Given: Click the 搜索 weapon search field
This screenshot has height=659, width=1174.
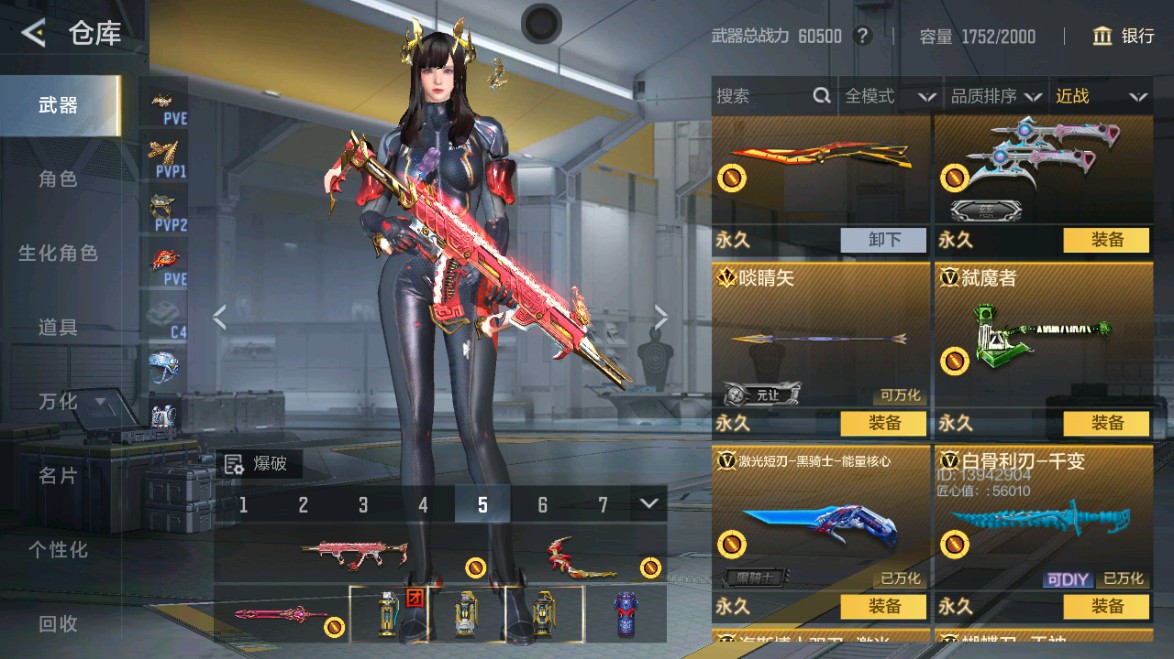Looking at the screenshot, I should pos(762,96).
